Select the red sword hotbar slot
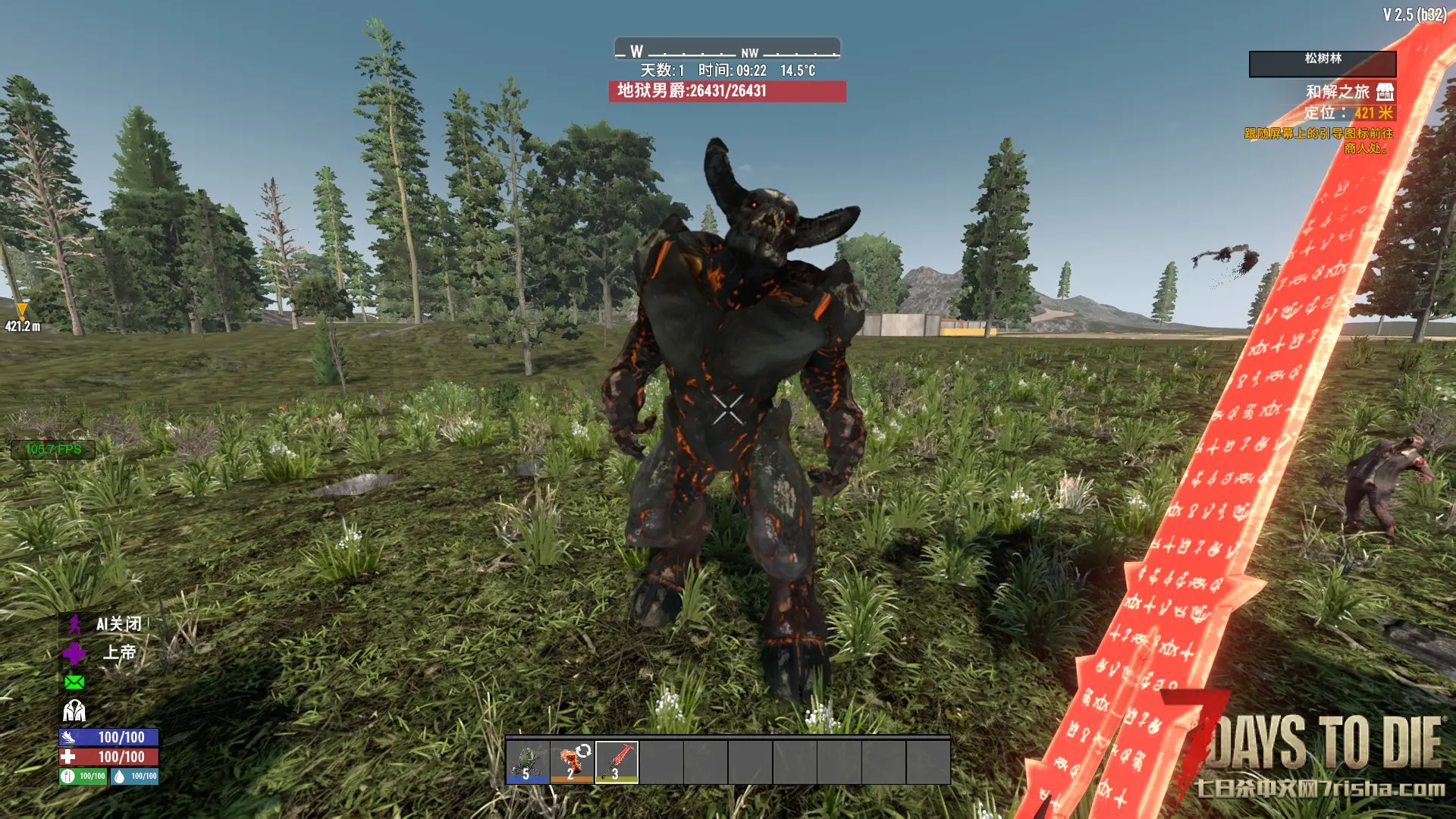 click(x=617, y=761)
